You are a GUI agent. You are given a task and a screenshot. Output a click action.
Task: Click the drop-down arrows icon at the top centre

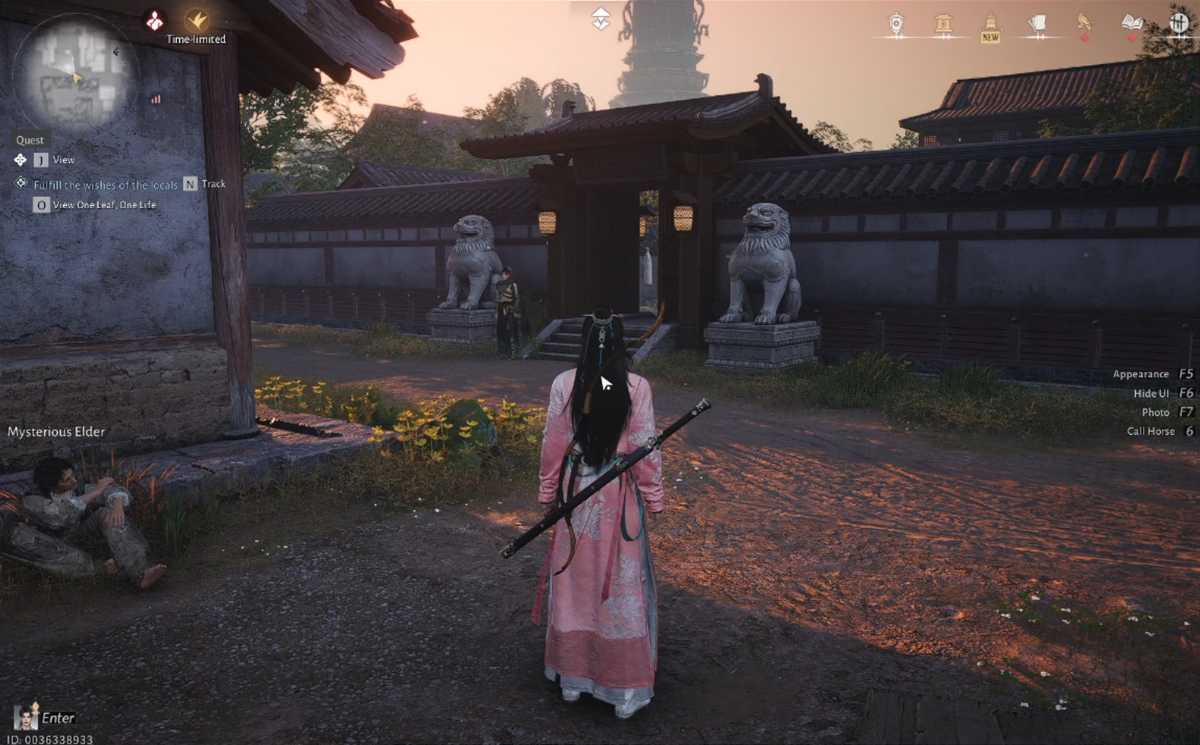pyautogui.click(x=600, y=18)
